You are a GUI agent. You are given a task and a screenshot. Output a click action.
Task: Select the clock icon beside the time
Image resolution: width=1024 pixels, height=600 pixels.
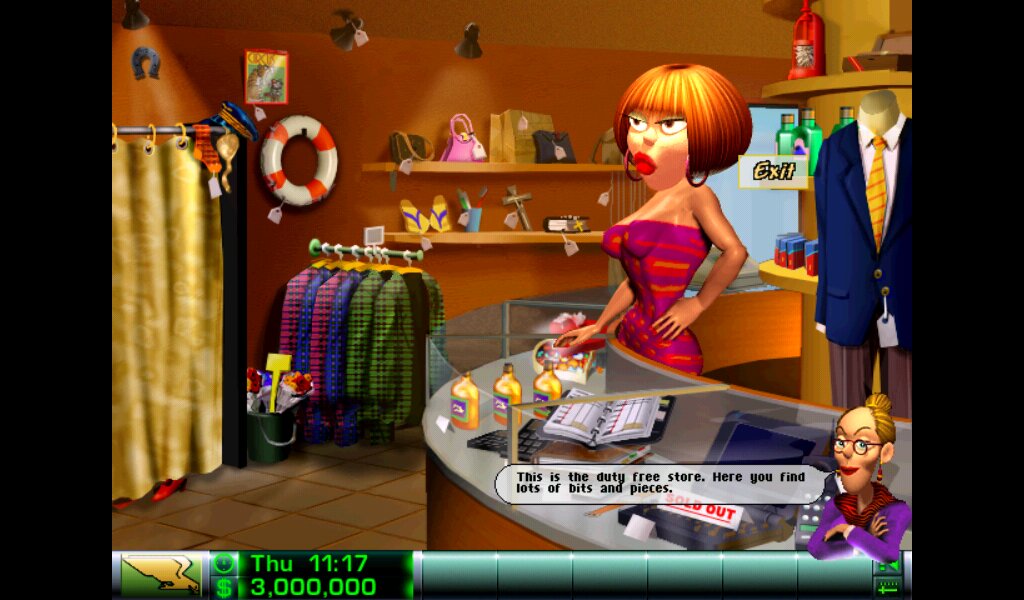224,563
